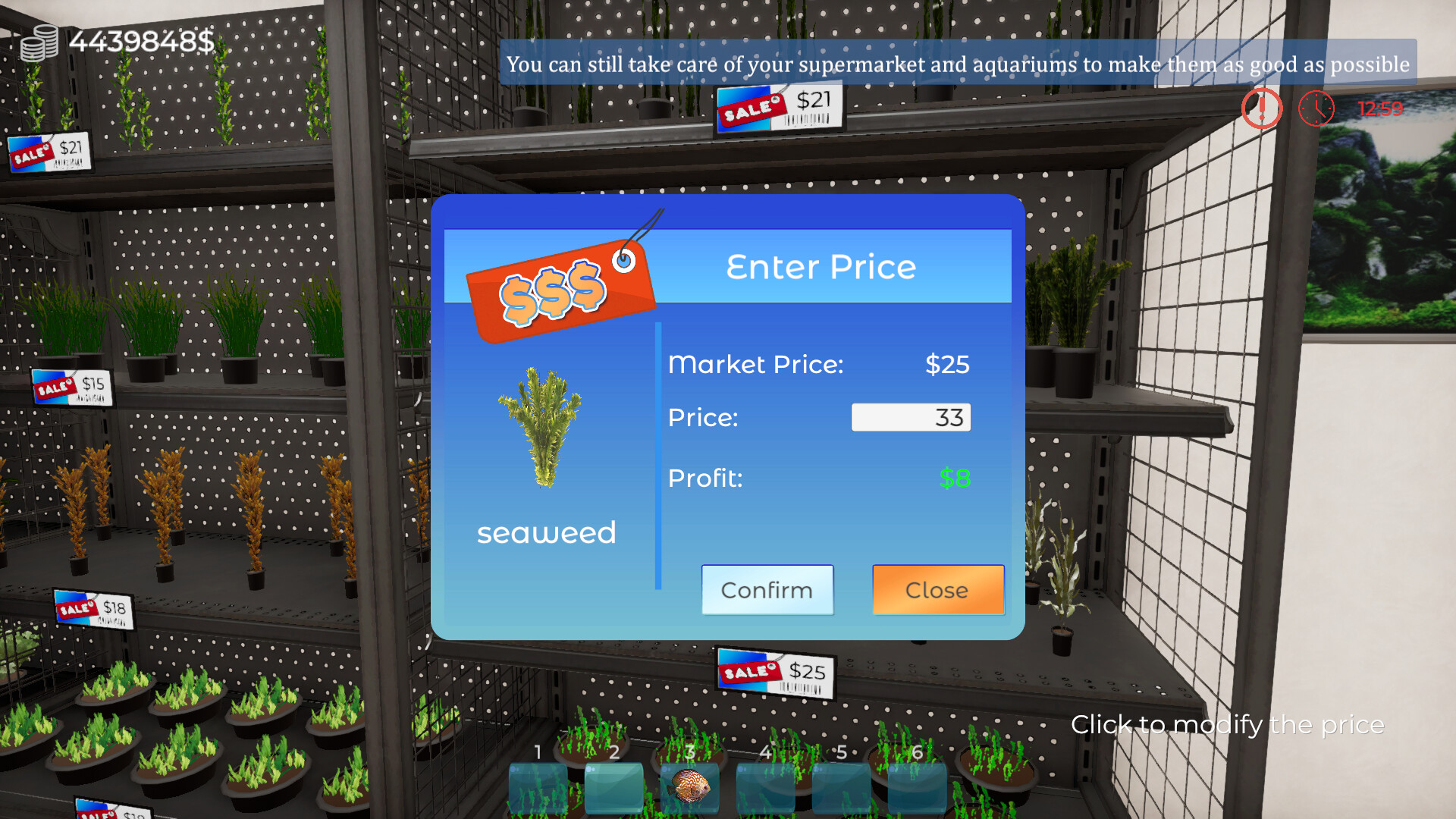Click the price input showing 33

[x=911, y=416]
